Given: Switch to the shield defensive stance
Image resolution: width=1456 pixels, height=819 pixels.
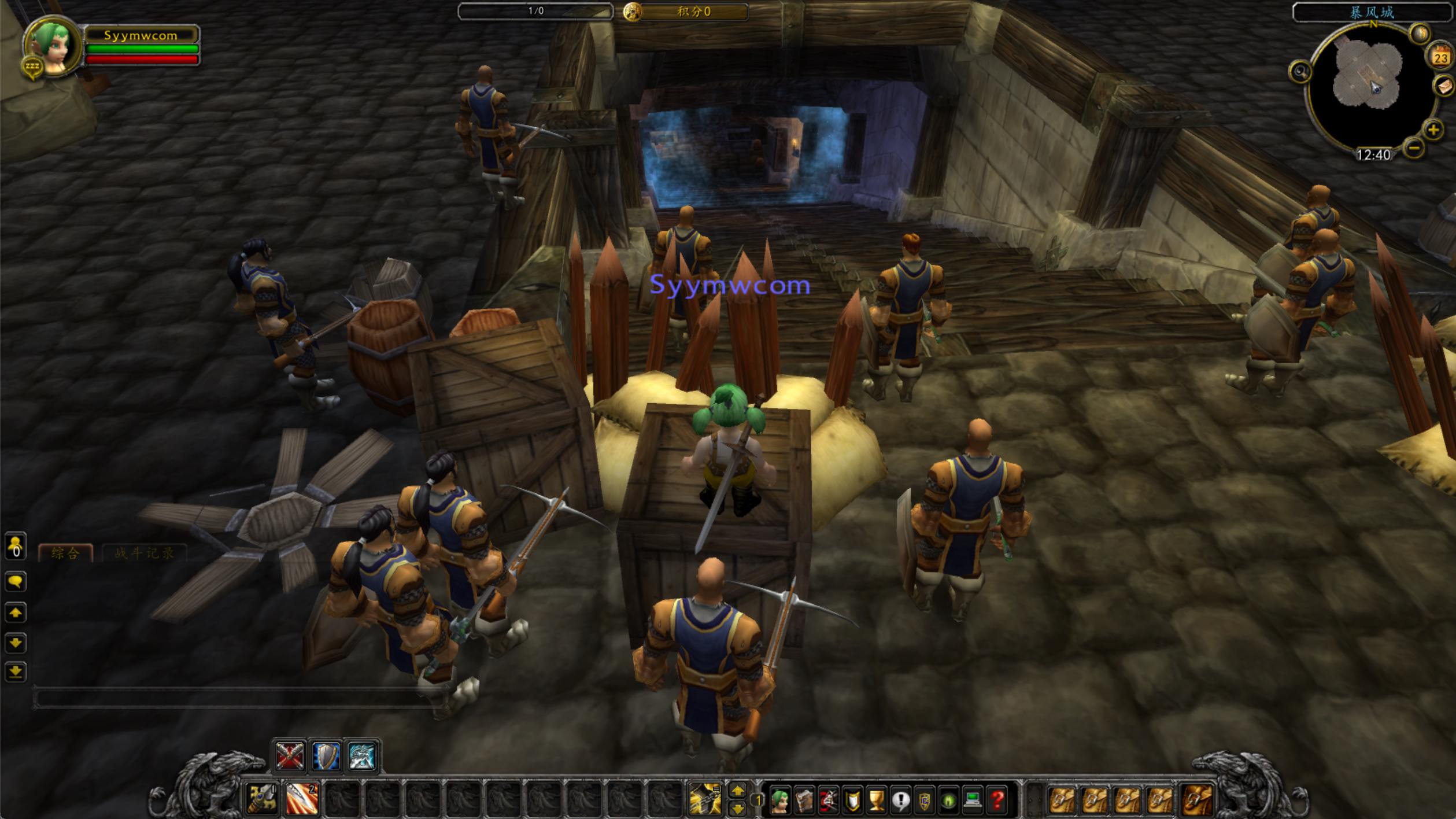Looking at the screenshot, I should (x=326, y=756).
